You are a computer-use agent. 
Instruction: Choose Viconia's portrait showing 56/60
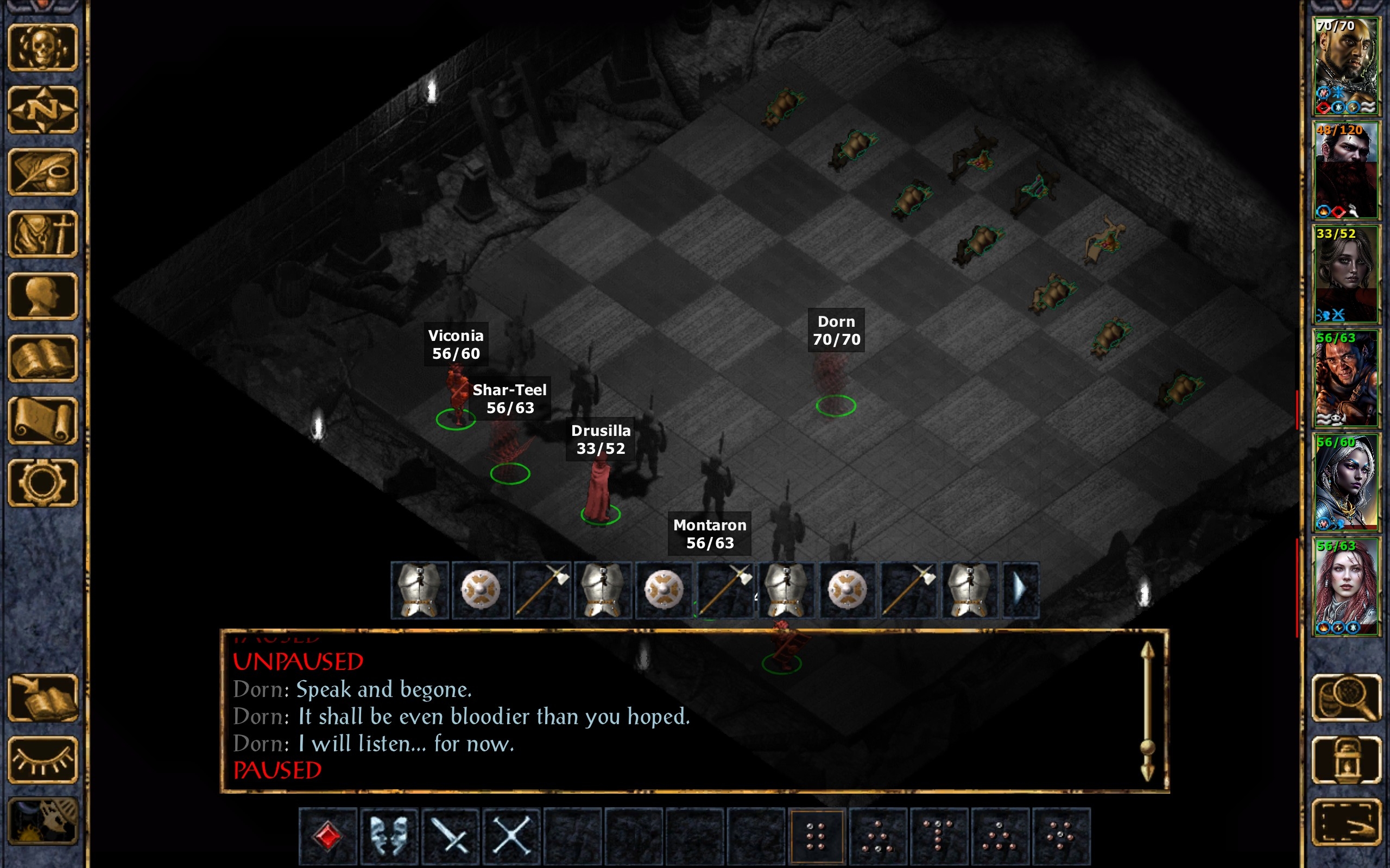click(x=1345, y=482)
